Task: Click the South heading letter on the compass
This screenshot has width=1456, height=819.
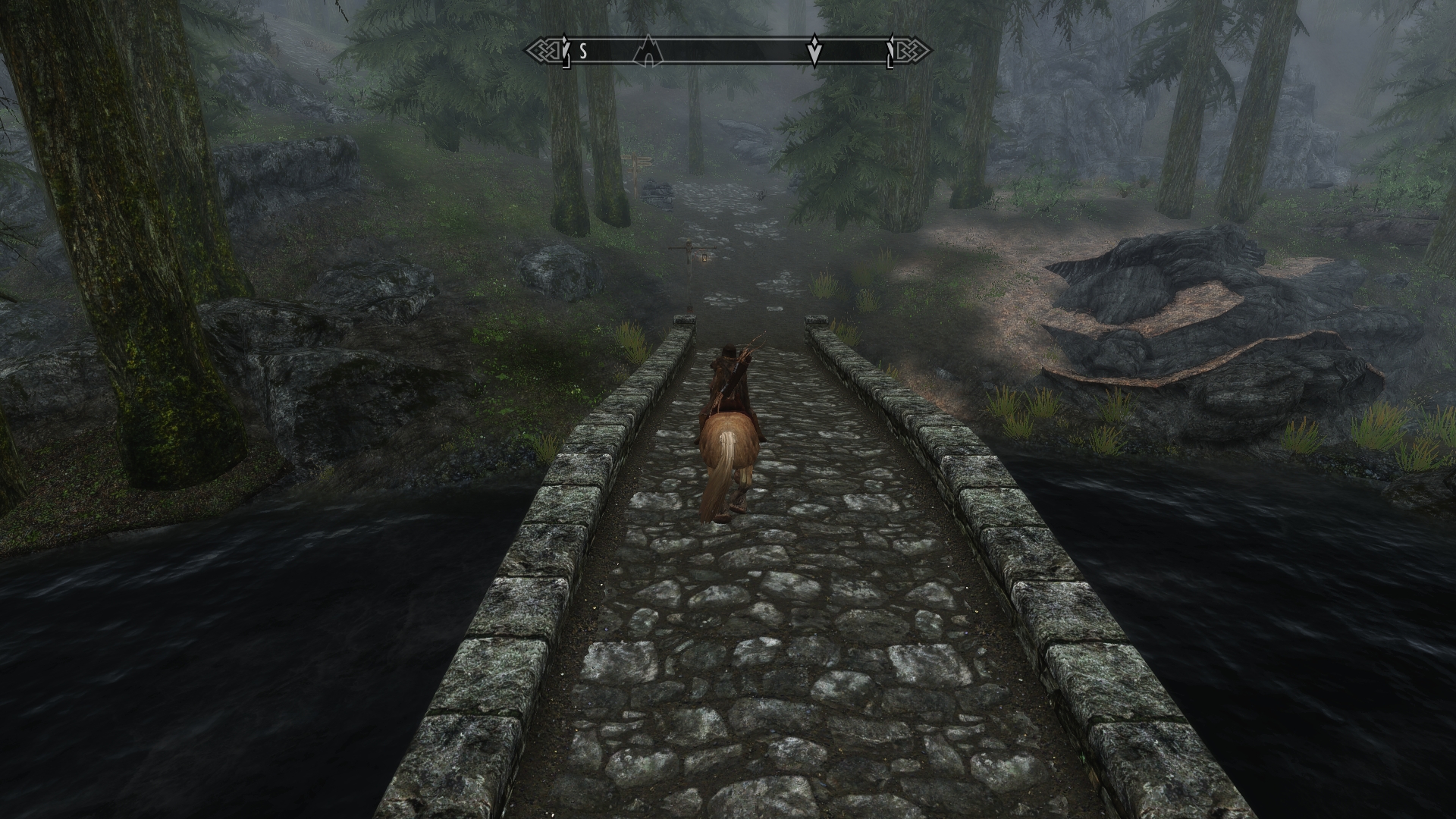Action: click(583, 52)
